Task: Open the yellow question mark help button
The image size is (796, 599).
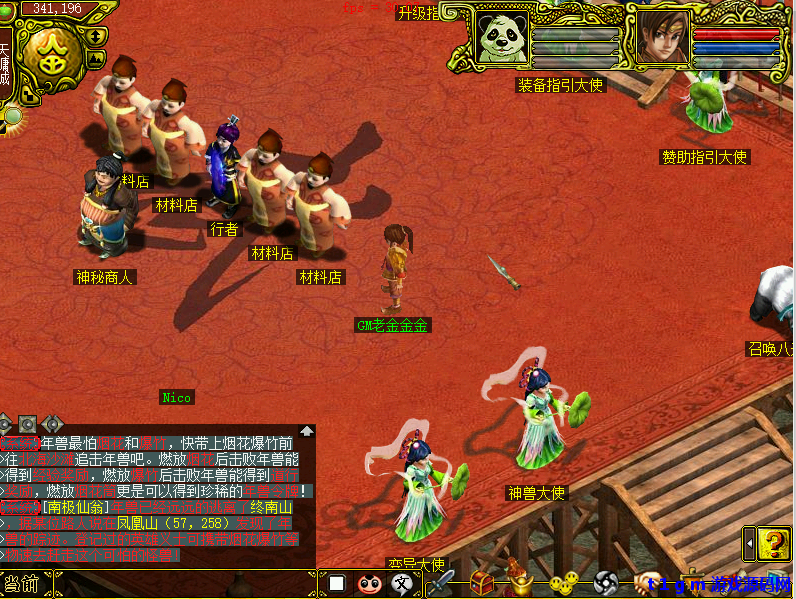Action: (774, 545)
